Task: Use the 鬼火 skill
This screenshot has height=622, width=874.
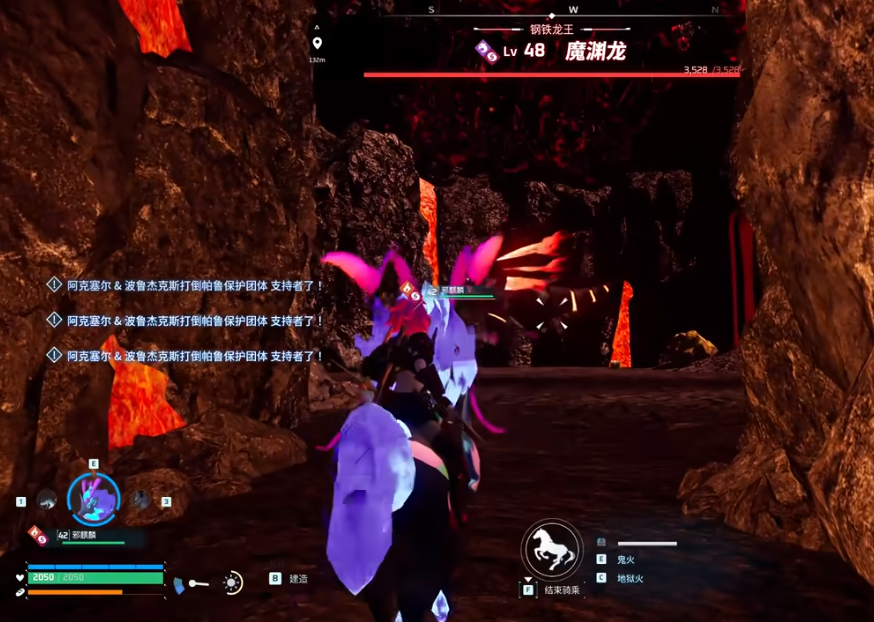Action: pos(626,560)
